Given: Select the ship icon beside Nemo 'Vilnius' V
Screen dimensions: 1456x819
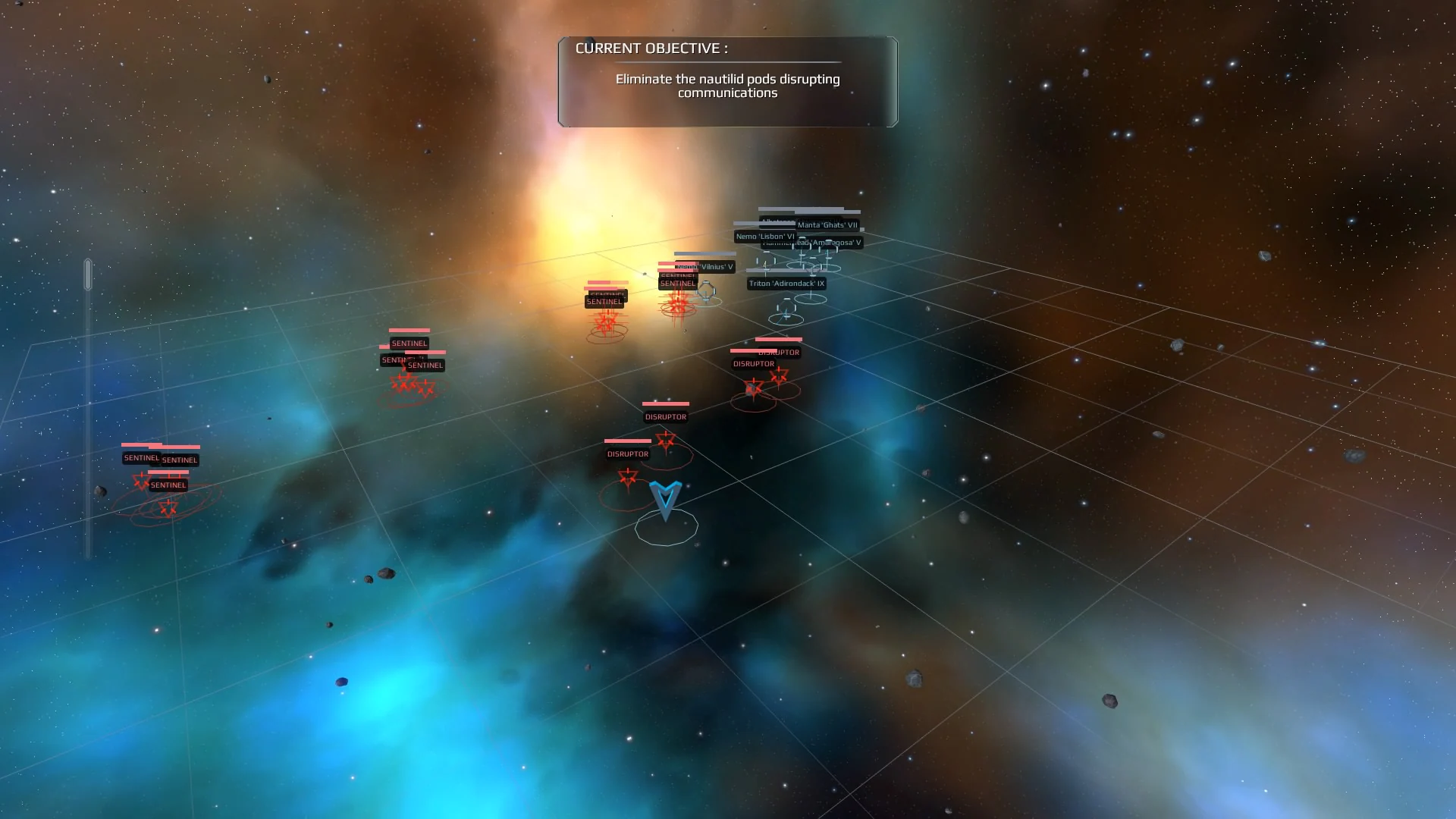Looking at the screenshot, I should (x=706, y=291).
